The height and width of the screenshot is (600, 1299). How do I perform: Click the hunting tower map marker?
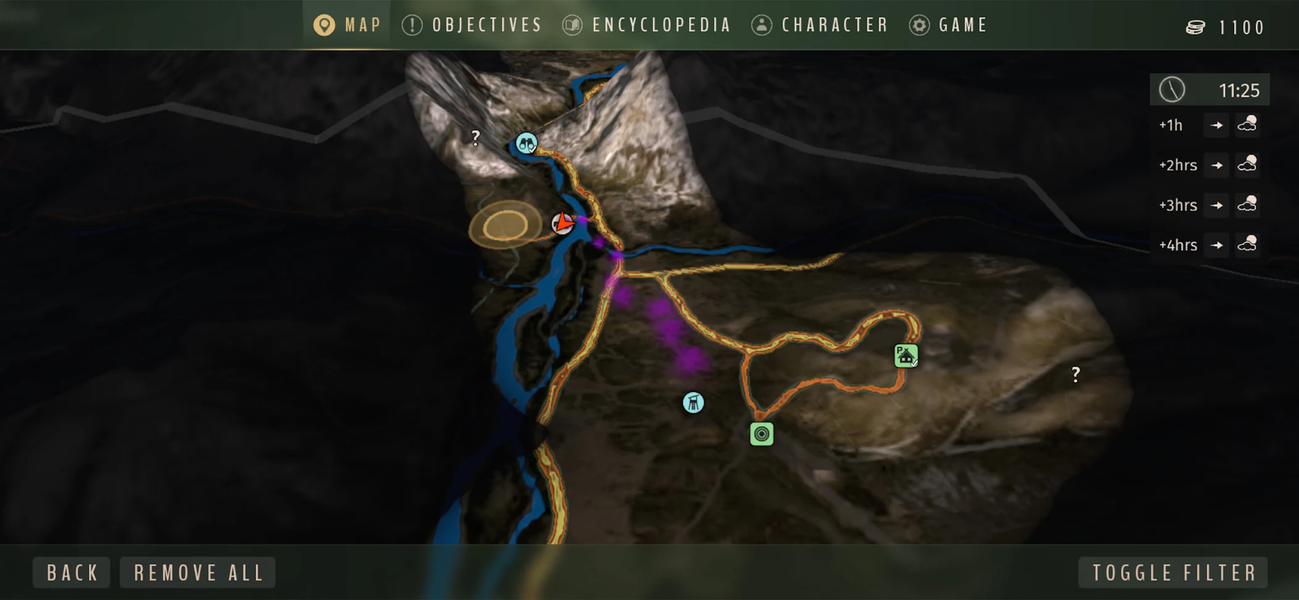point(693,403)
